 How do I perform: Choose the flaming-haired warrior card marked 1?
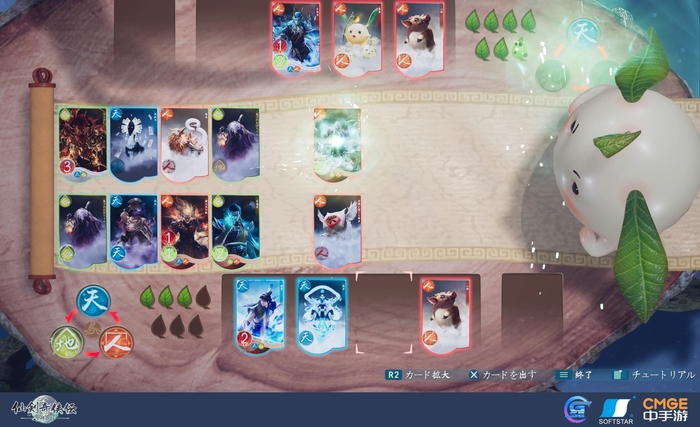(184, 231)
